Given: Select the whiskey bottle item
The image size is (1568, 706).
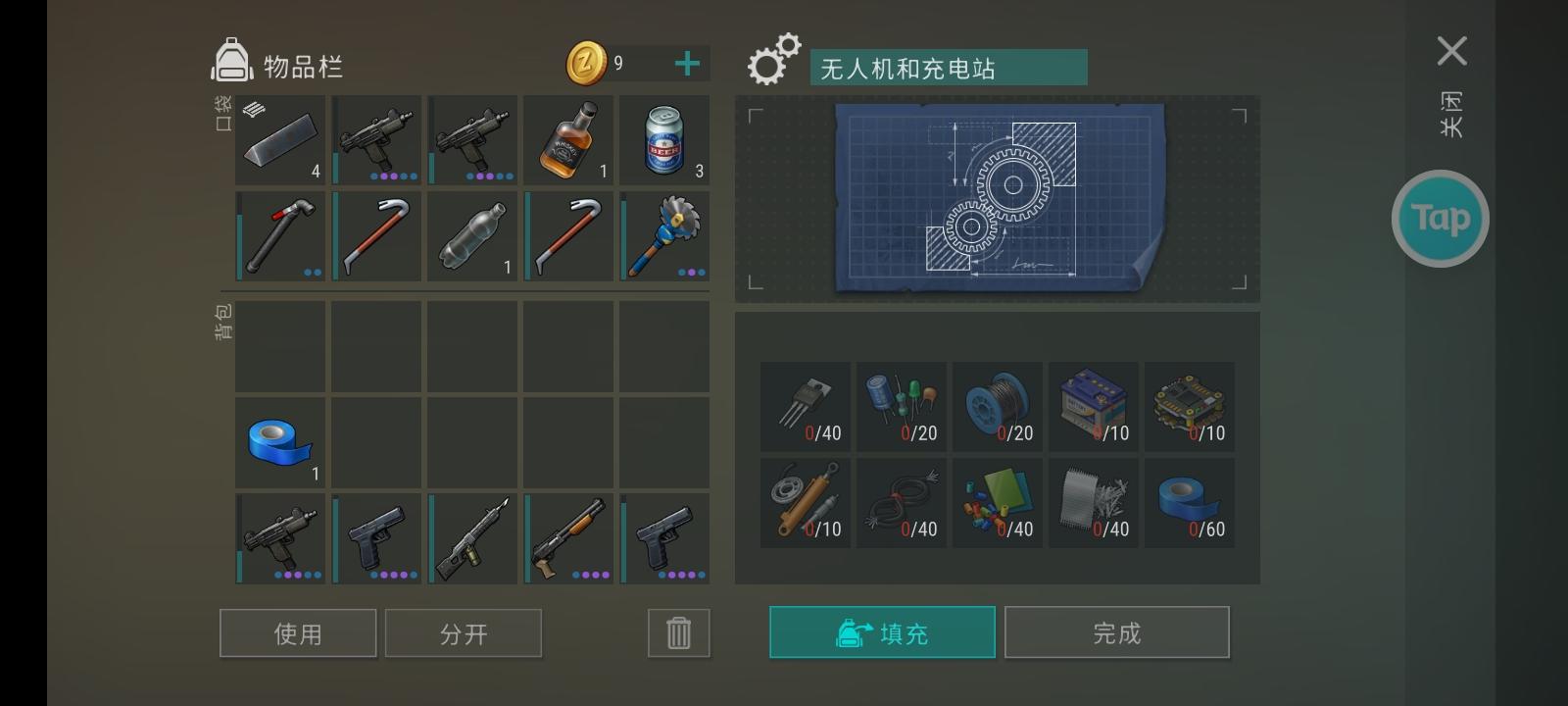Looking at the screenshot, I should coord(568,140).
